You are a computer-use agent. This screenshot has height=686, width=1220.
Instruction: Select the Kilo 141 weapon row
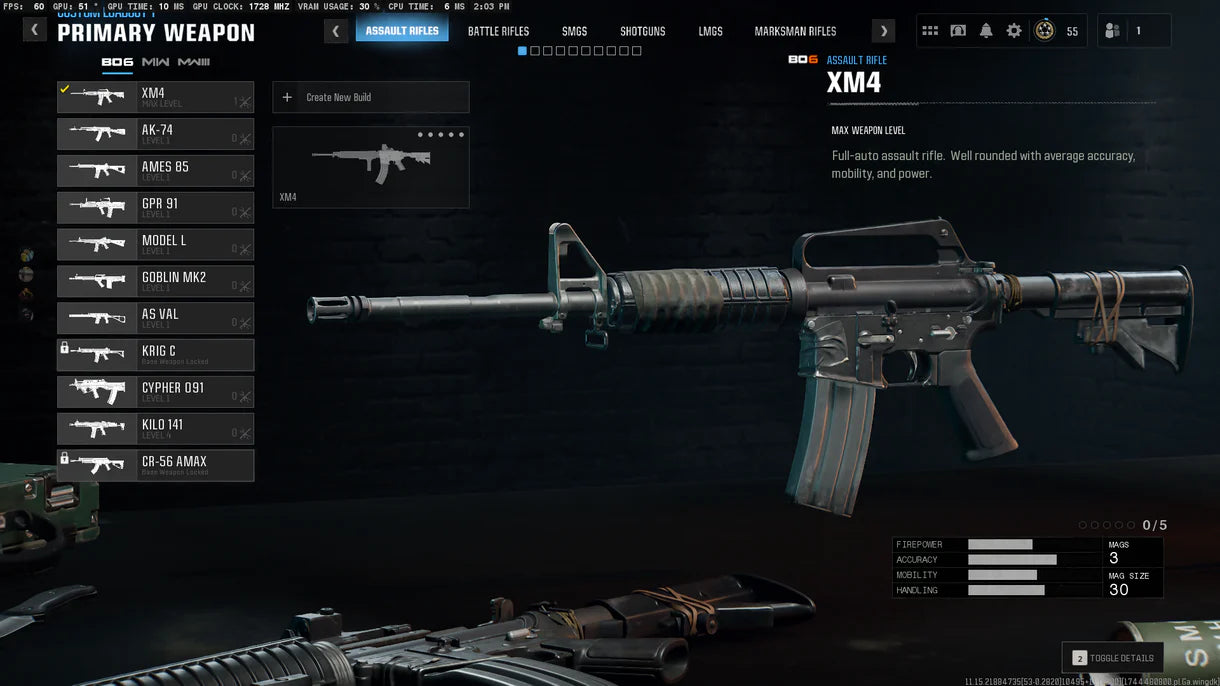coord(155,429)
